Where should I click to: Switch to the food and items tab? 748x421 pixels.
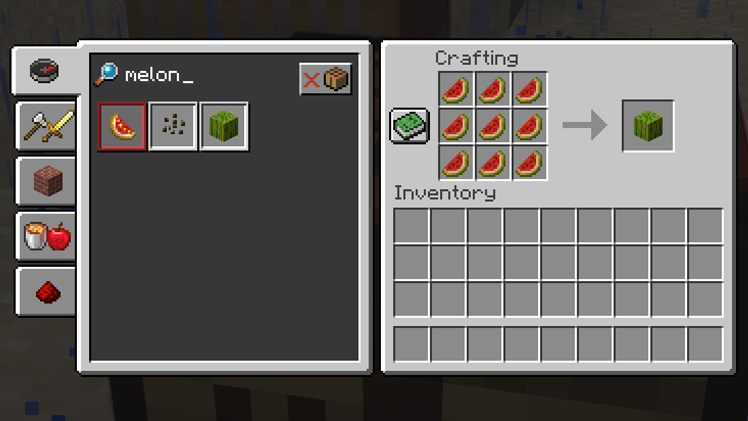(46, 237)
